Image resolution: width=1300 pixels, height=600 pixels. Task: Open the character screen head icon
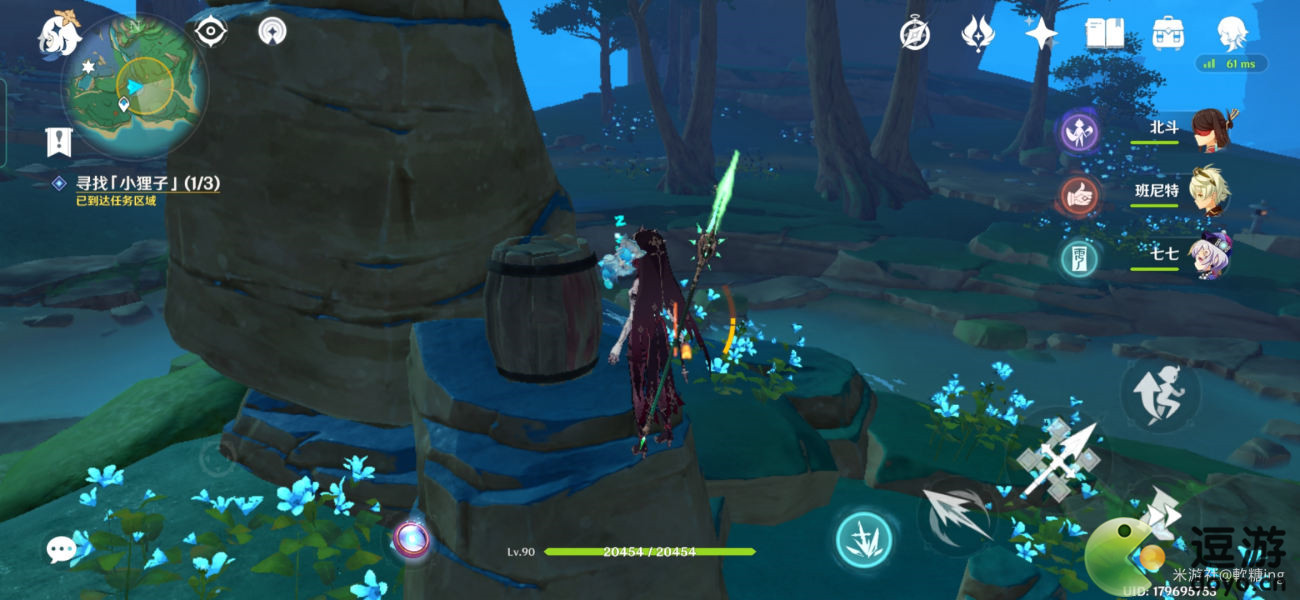tap(1231, 34)
